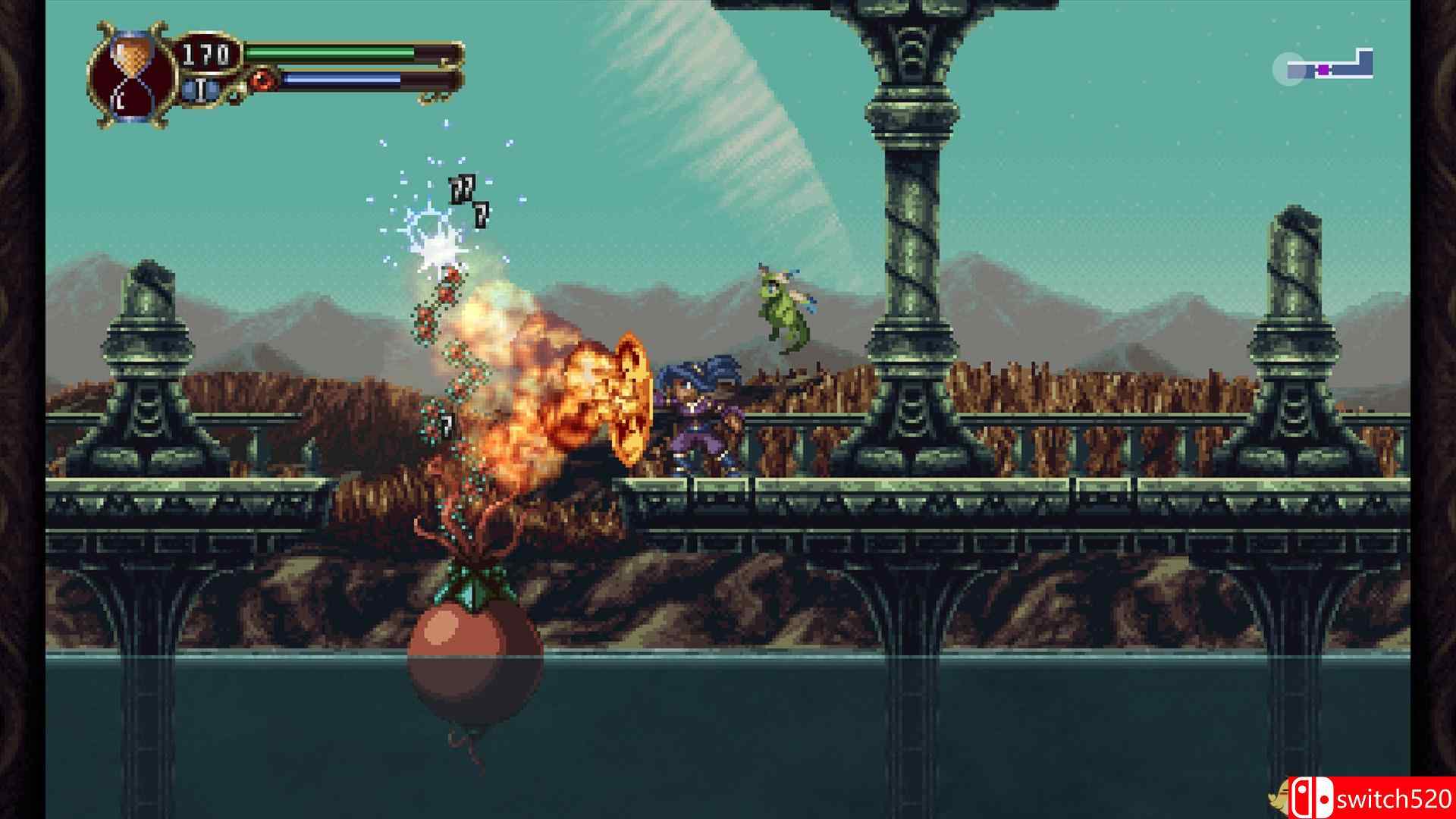The width and height of the screenshot is (1456, 819).
Task: Click the blue aura meter bar
Action: (x=341, y=80)
